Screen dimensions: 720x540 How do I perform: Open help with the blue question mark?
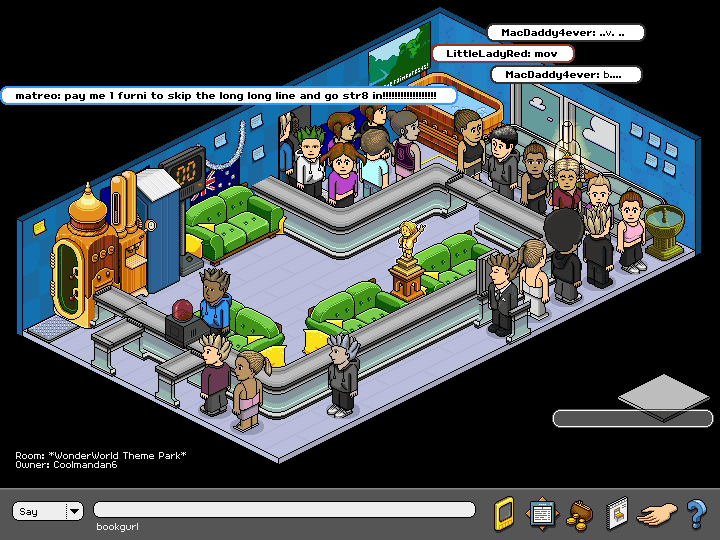click(x=696, y=513)
